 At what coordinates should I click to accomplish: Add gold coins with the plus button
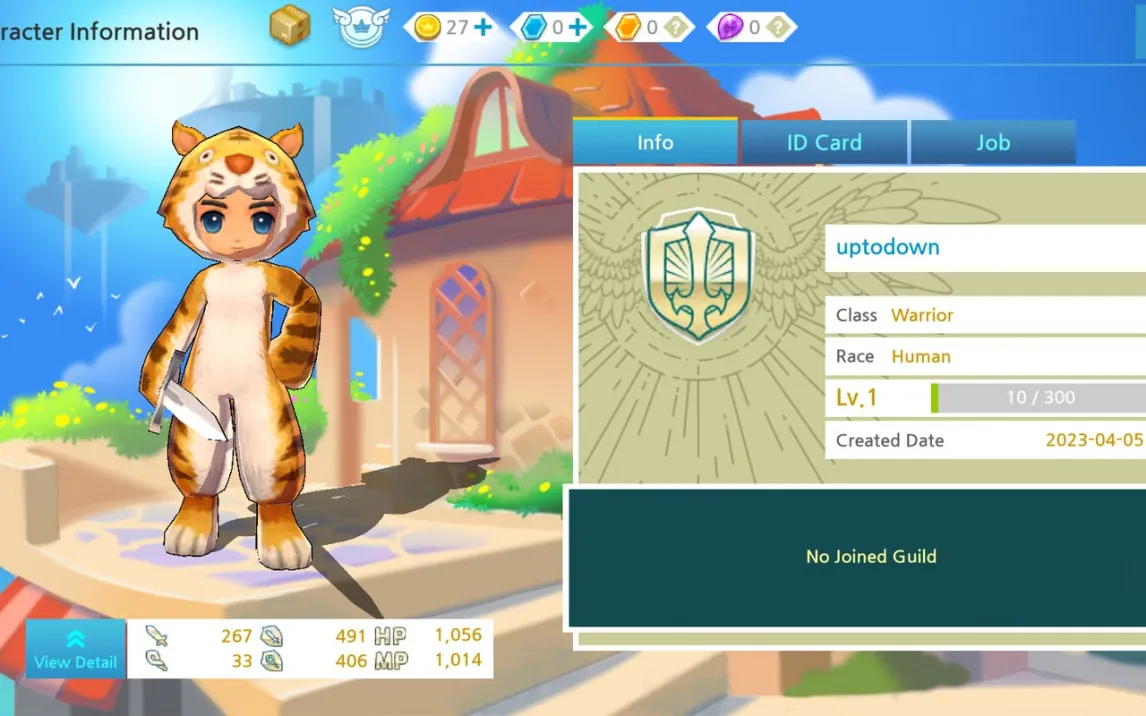click(484, 27)
